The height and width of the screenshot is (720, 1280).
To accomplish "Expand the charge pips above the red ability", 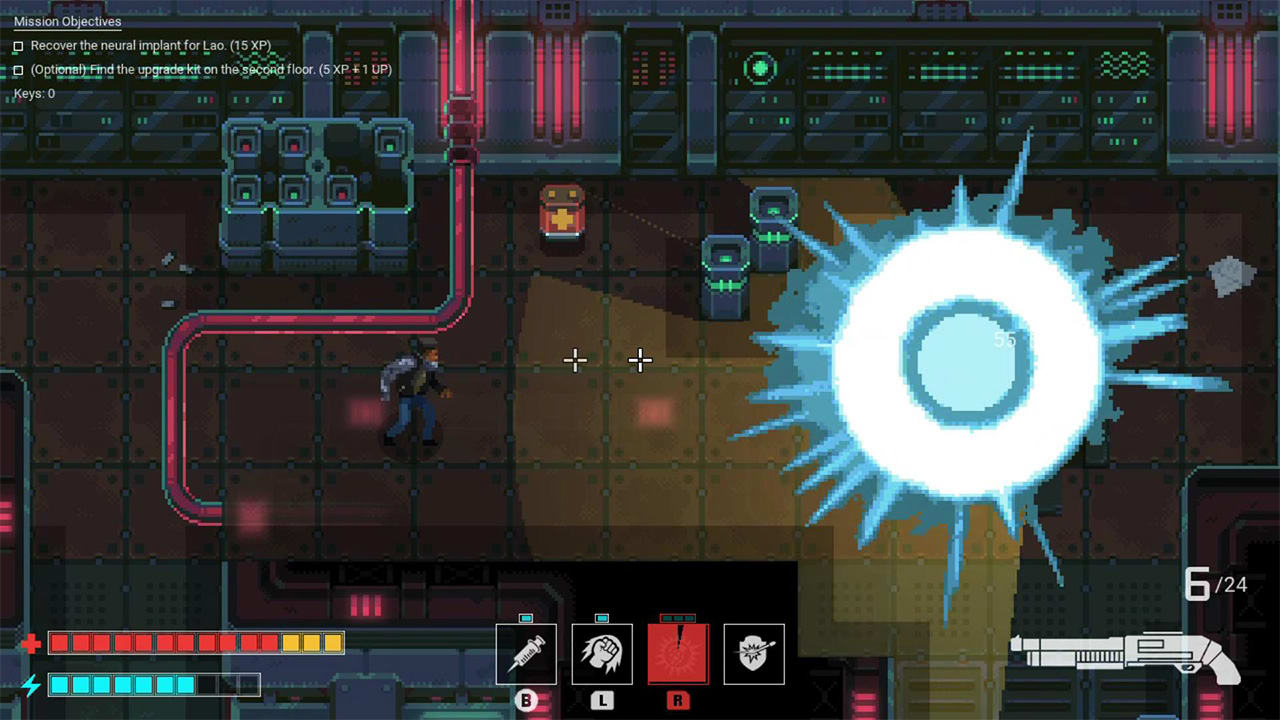I will click(678, 620).
